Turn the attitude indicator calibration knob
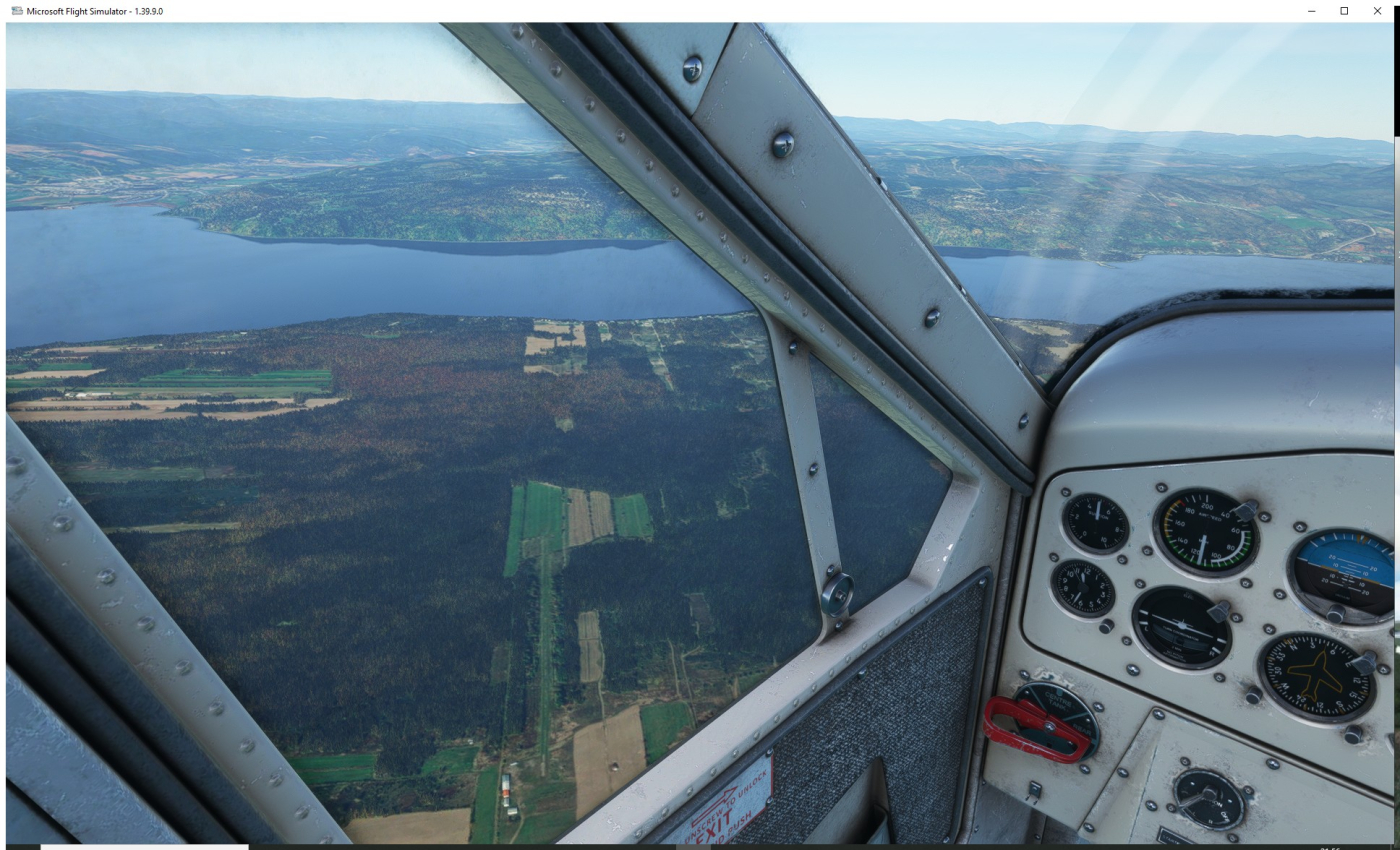Screen dimensions: 1400x850 [x=1337, y=613]
